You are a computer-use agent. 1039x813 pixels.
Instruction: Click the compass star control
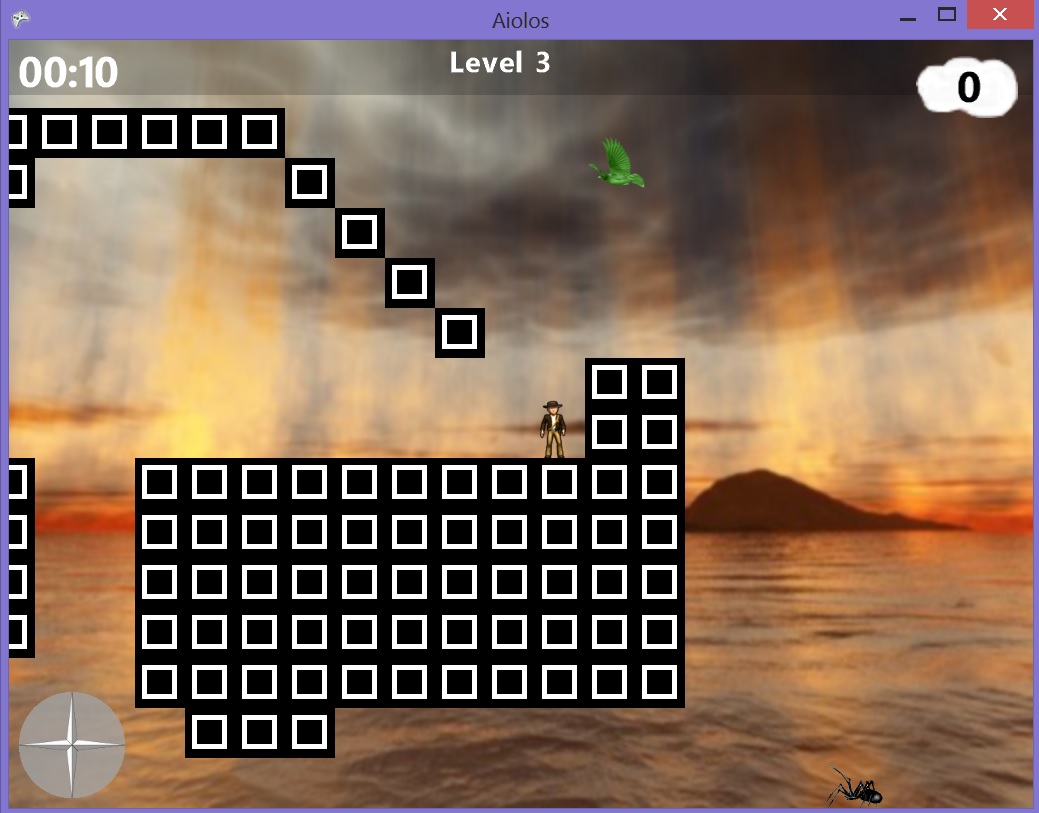[x=72, y=745]
